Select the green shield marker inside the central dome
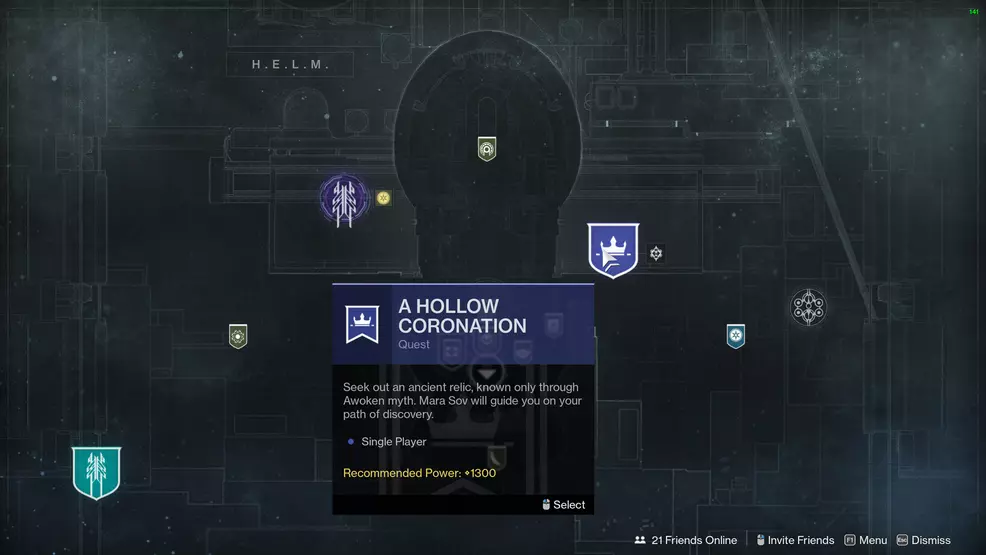Screen dimensions: 986x555 tap(487, 149)
